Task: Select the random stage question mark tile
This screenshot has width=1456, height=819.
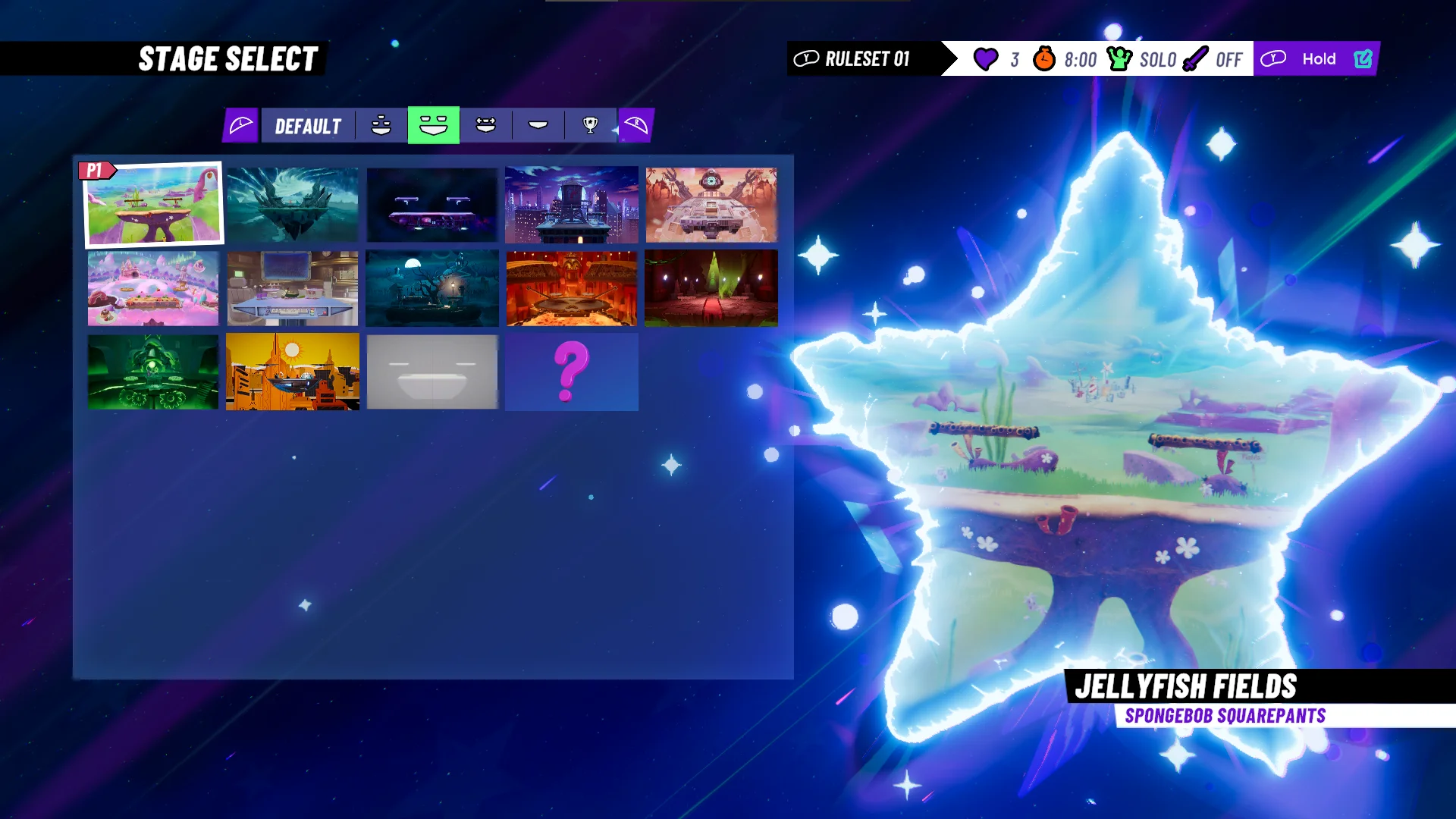Action: [x=572, y=372]
